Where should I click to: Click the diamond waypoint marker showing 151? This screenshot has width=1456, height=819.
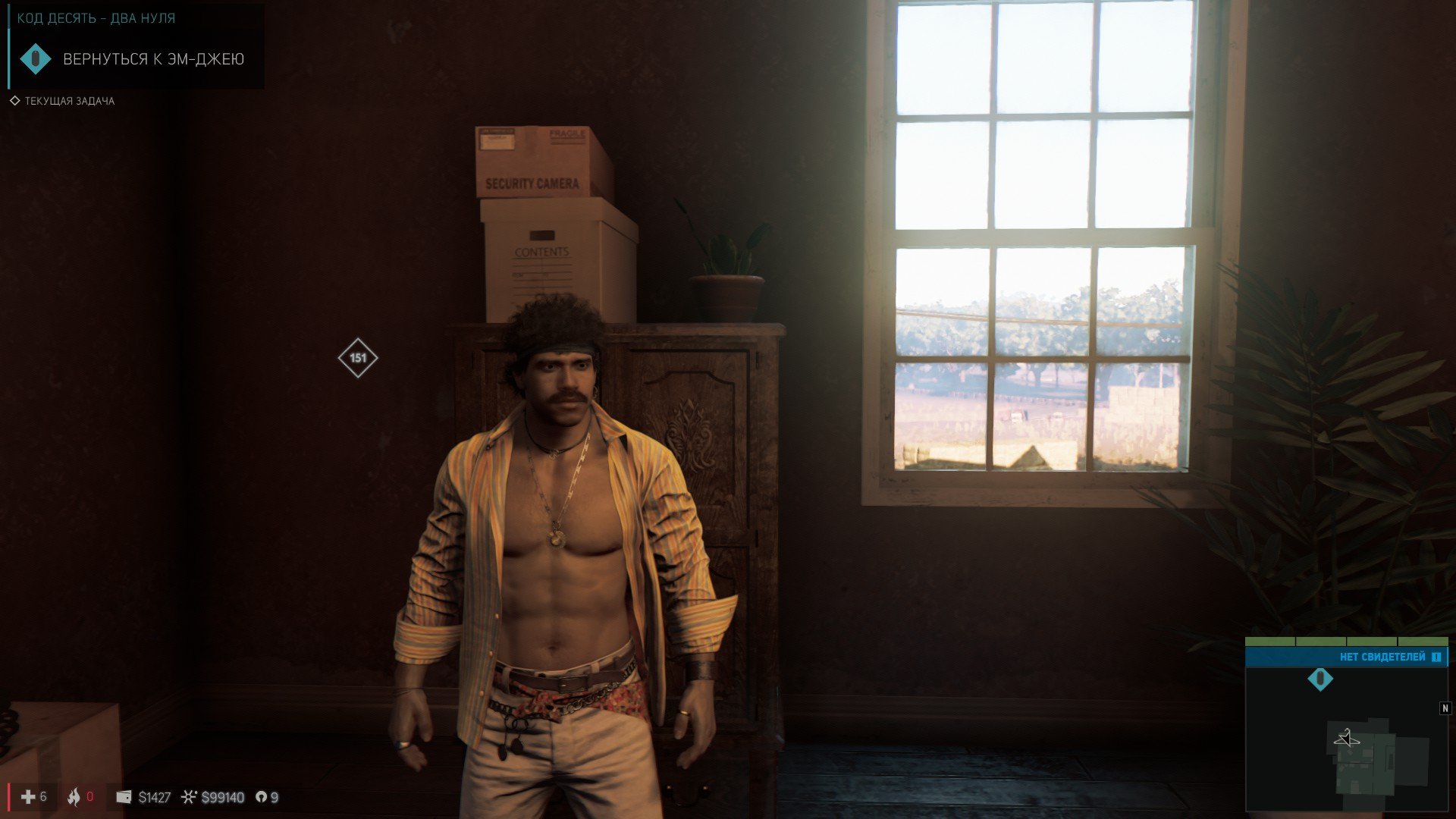tap(358, 358)
